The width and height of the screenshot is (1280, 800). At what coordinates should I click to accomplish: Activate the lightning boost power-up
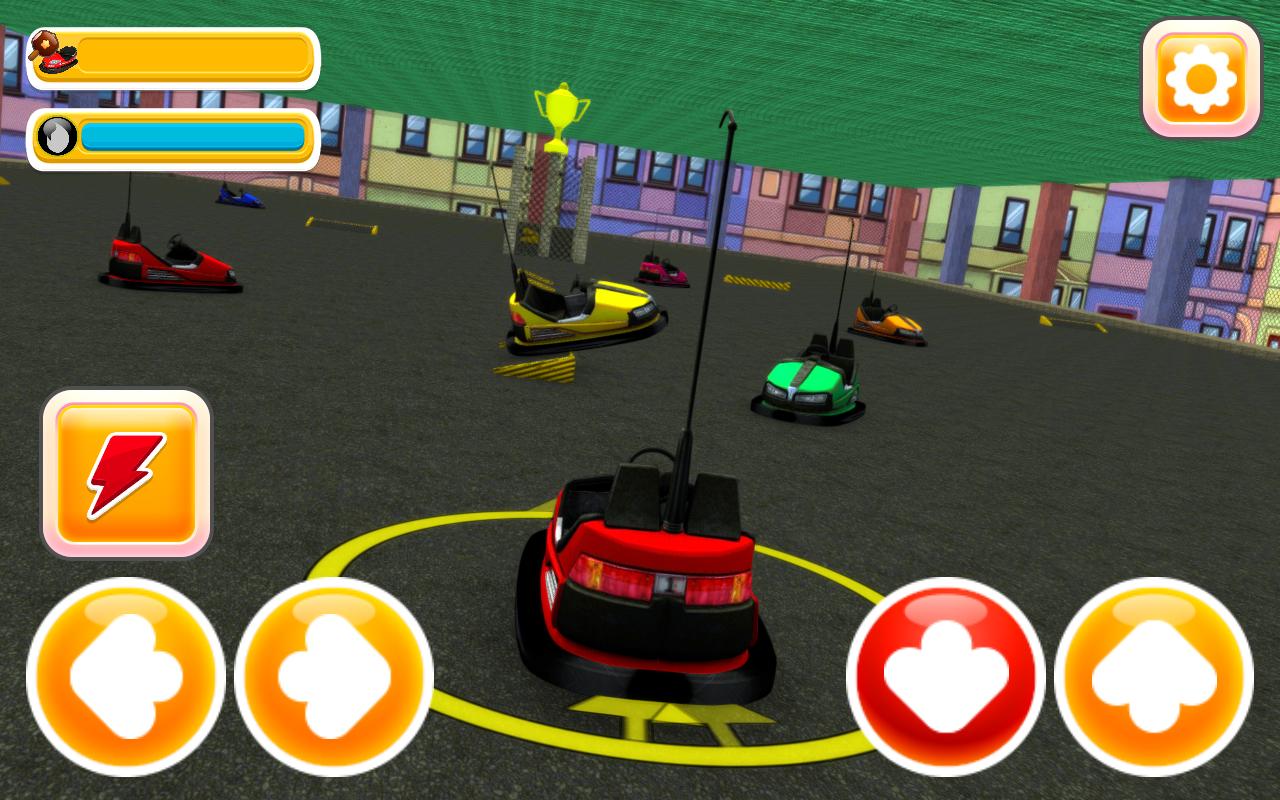coord(127,473)
